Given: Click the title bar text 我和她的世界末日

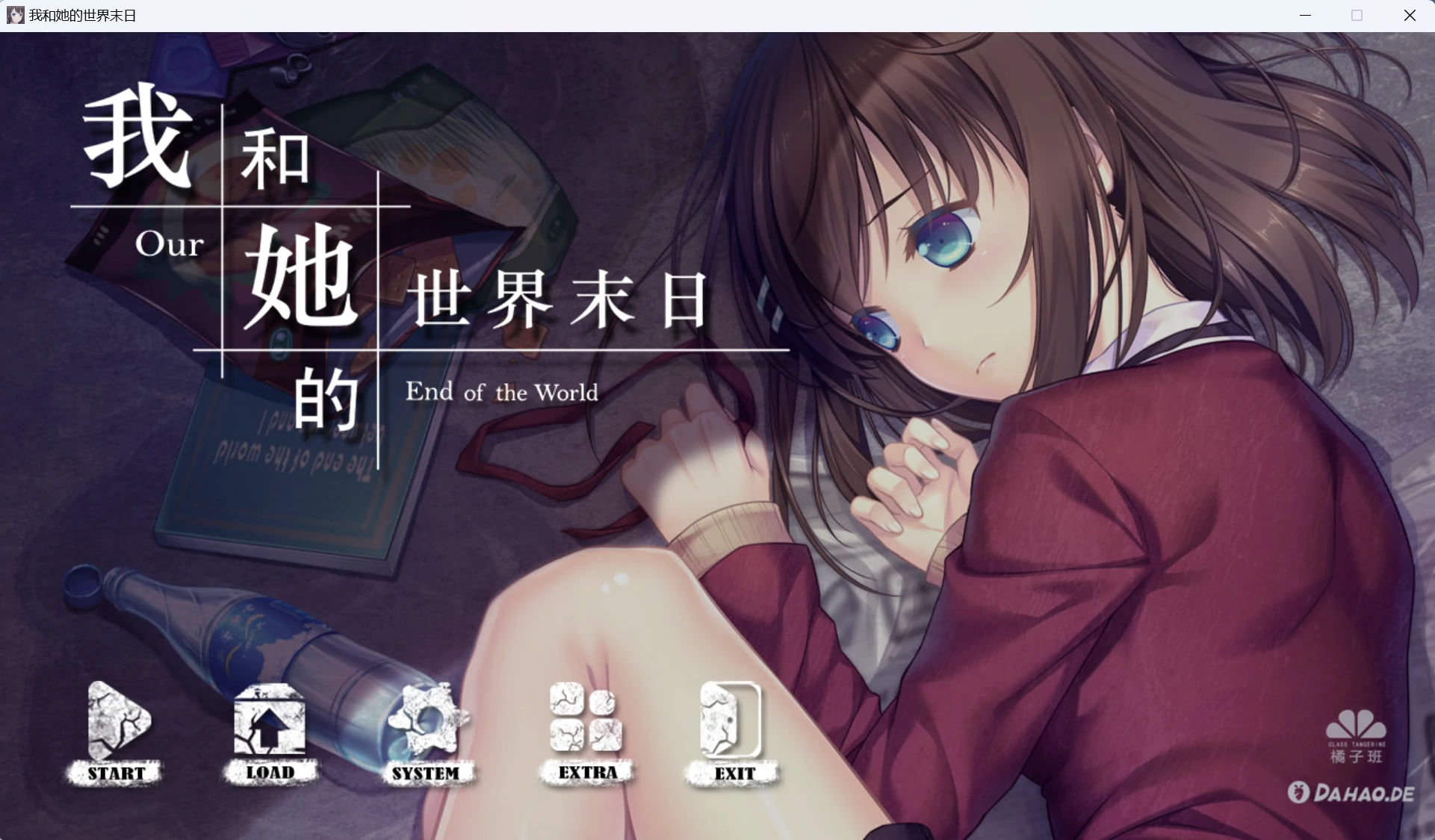Looking at the screenshot, I should (x=82, y=15).
